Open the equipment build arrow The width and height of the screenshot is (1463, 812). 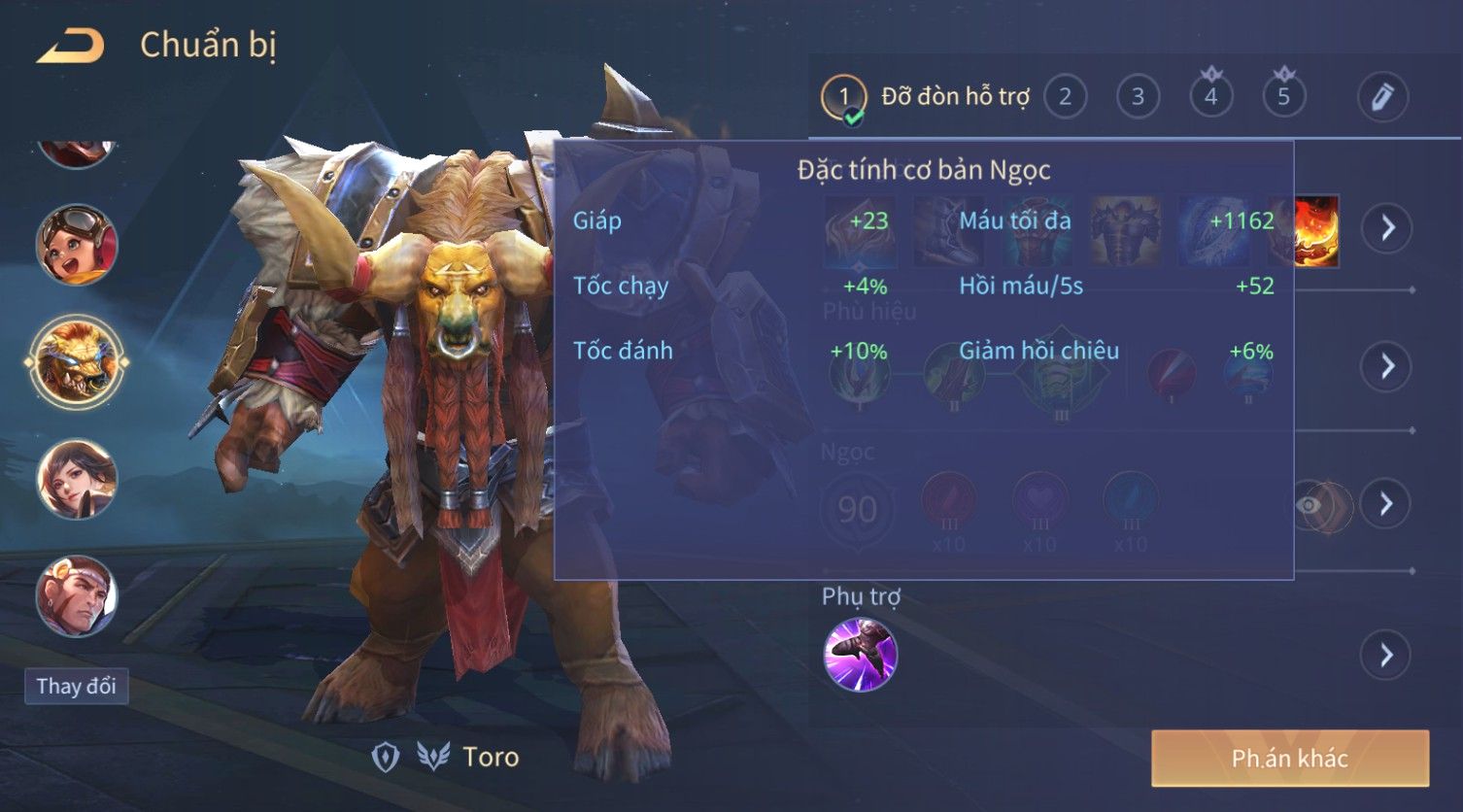1386,228
